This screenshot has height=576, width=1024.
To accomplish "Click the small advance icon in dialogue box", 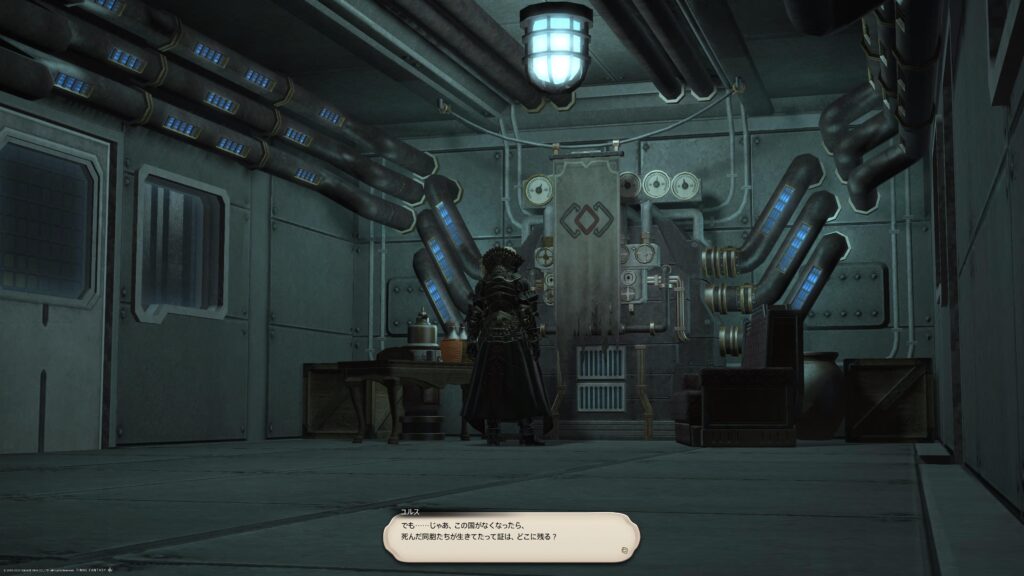I will point(624,549).
